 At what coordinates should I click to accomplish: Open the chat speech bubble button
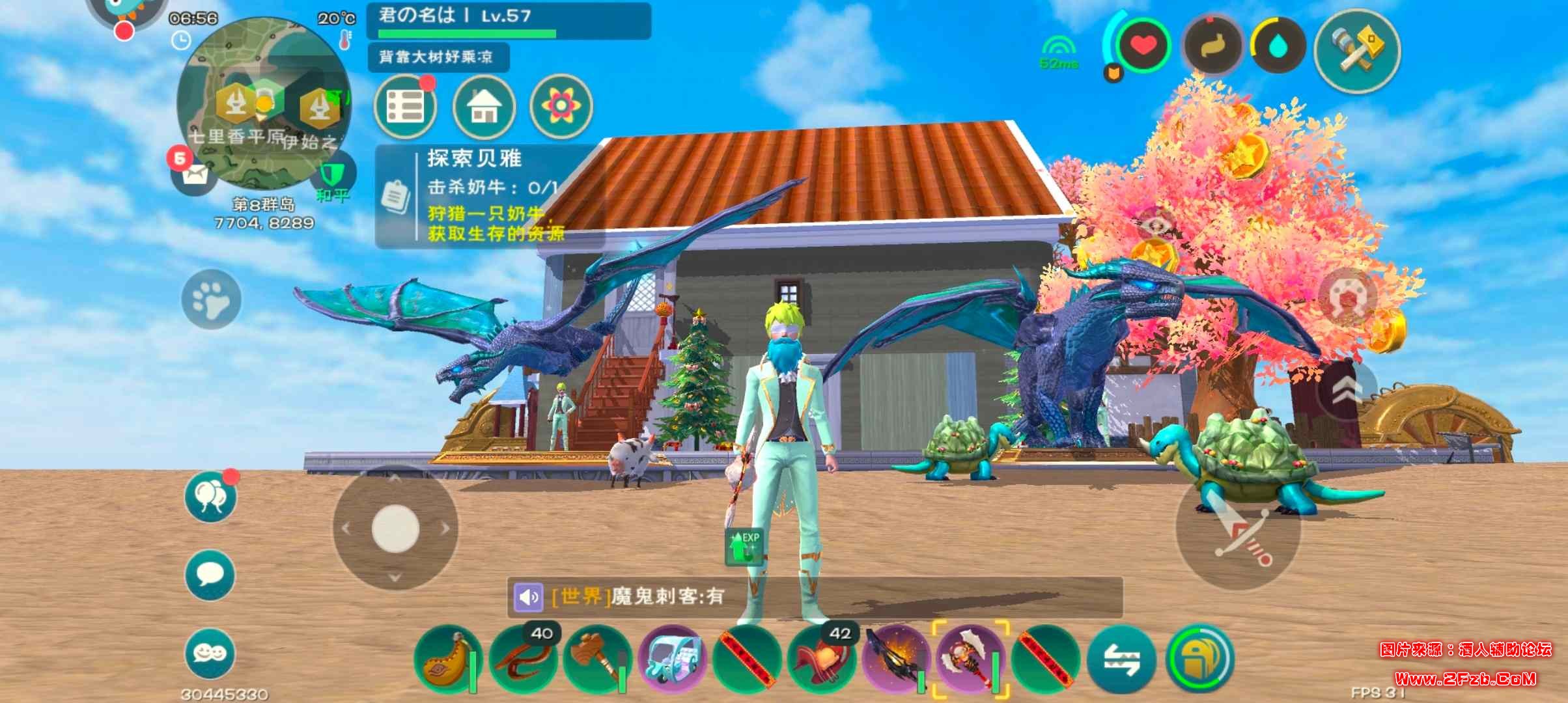(210, 575)
